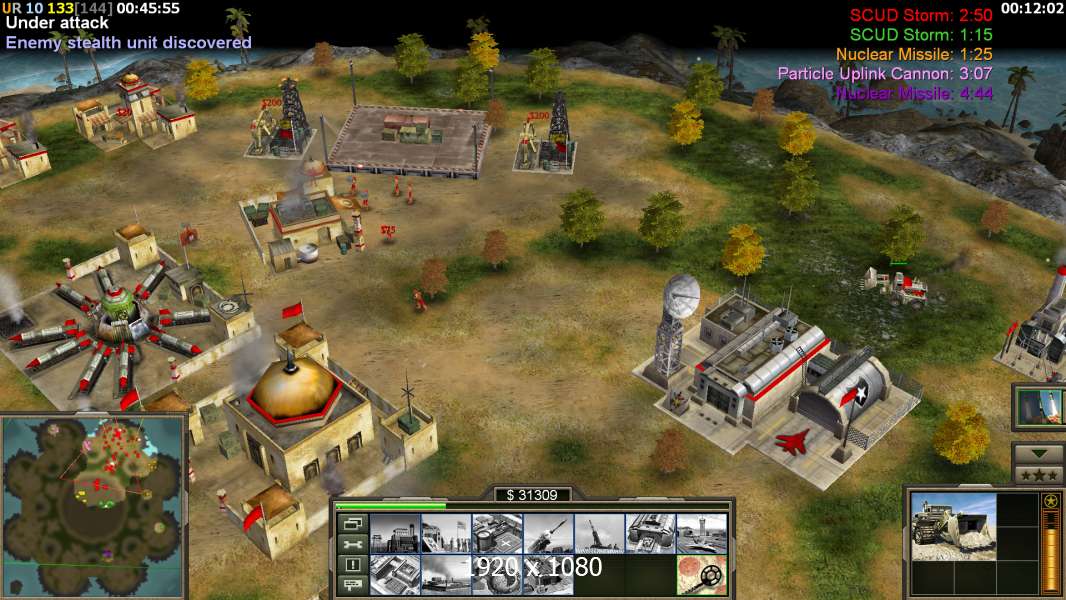Activate the mine detector command icon
Image resolution: width=1066 pixels, height=600 pixels.
pos(701,575)
